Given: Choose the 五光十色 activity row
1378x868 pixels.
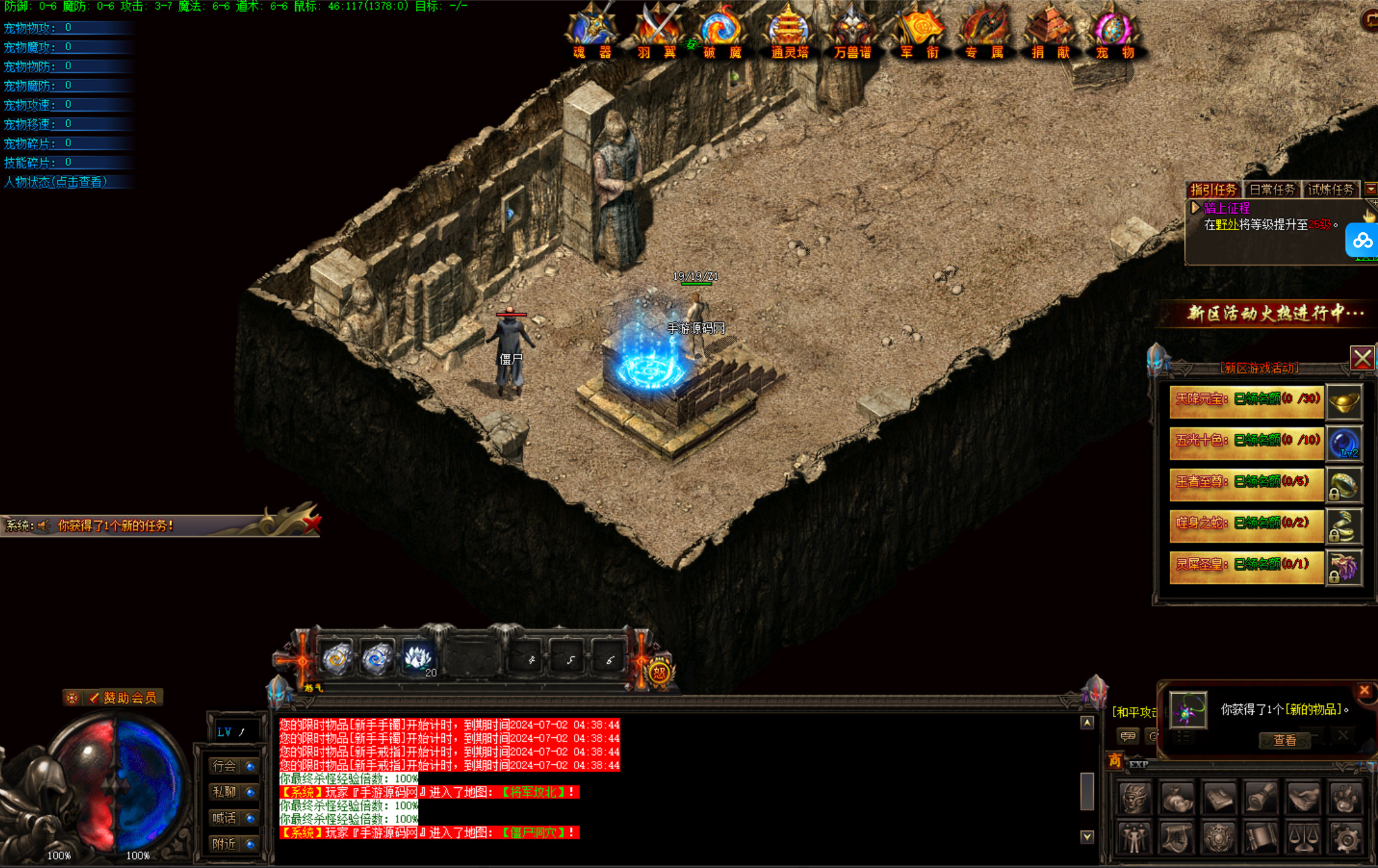Looking at the screenshot, I should 1246,441.
